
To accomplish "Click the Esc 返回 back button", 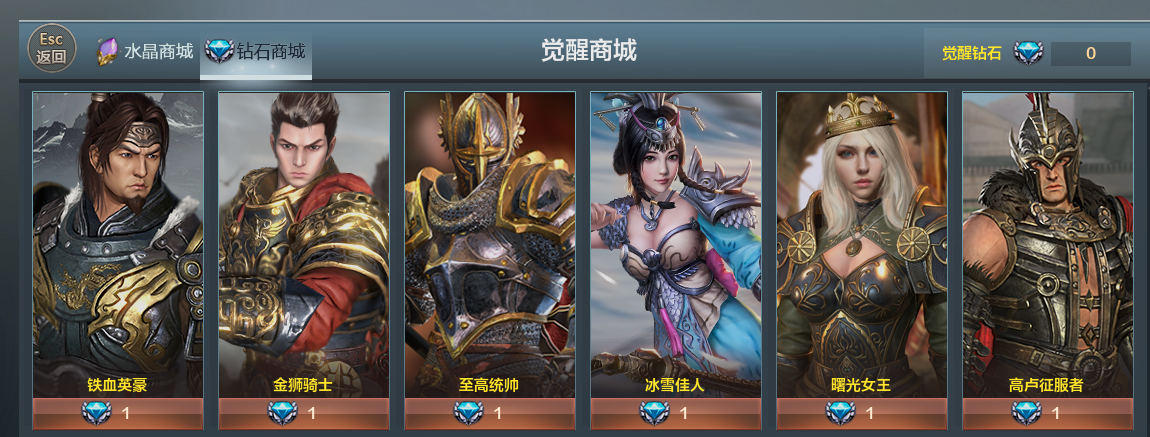I will pyautogui.click(x=51, y=48).
